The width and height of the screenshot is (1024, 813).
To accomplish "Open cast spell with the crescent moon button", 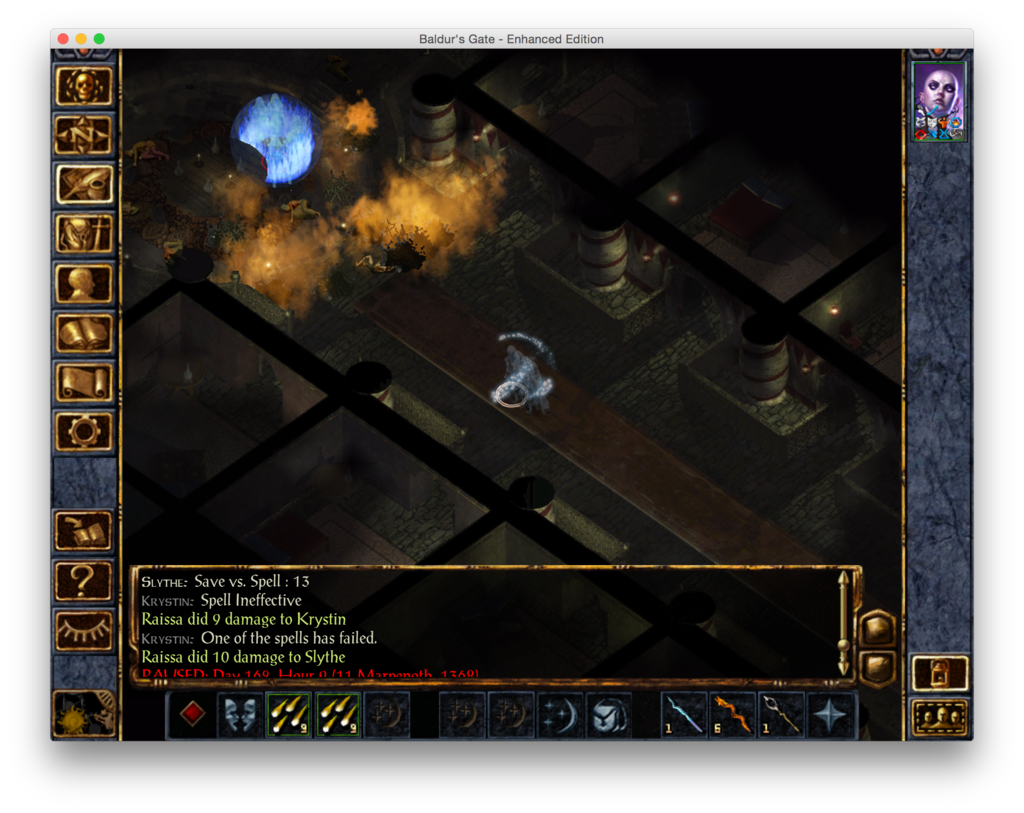I will [560, 715].
